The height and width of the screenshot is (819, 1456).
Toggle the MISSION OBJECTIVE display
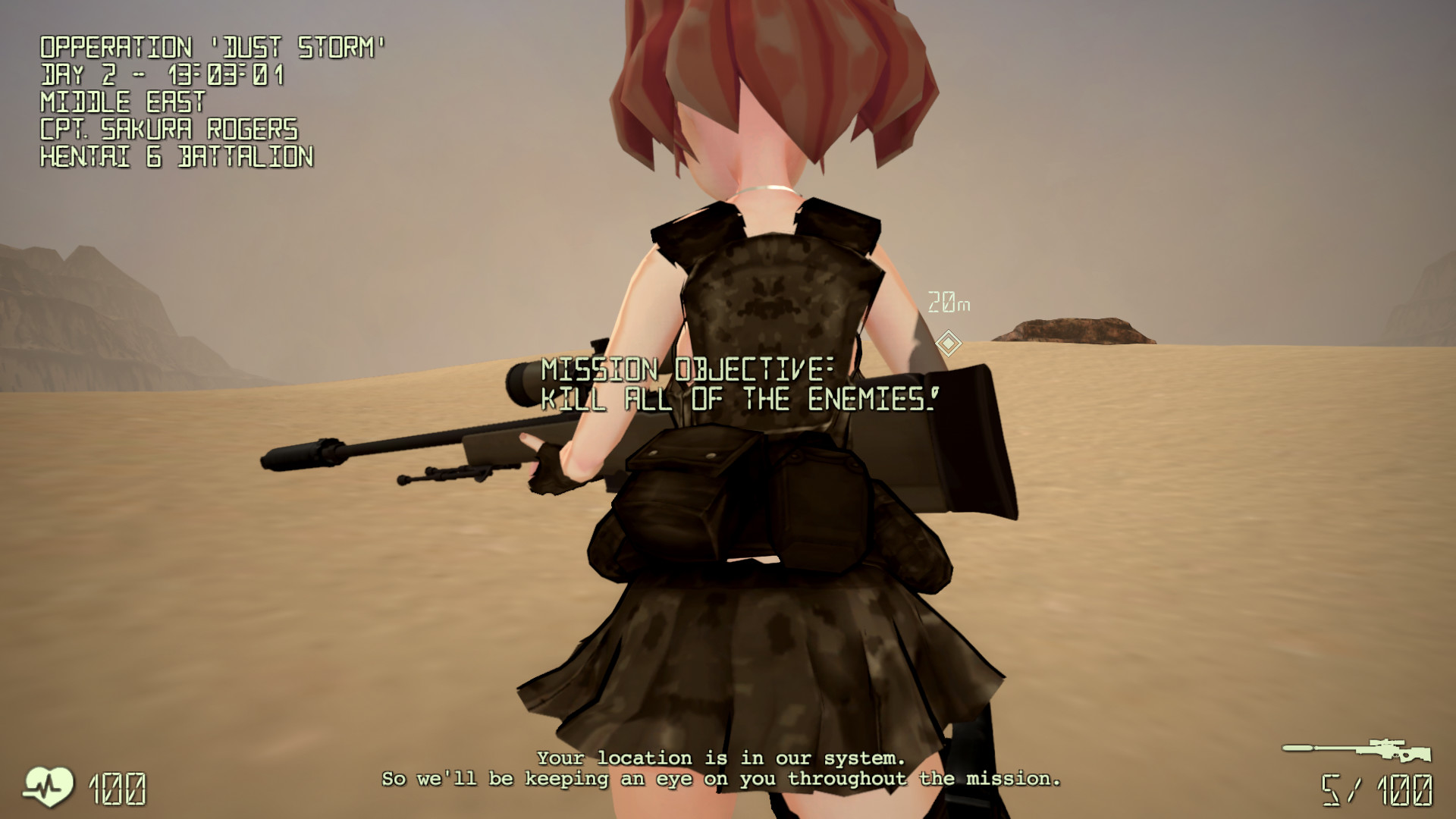686,370
